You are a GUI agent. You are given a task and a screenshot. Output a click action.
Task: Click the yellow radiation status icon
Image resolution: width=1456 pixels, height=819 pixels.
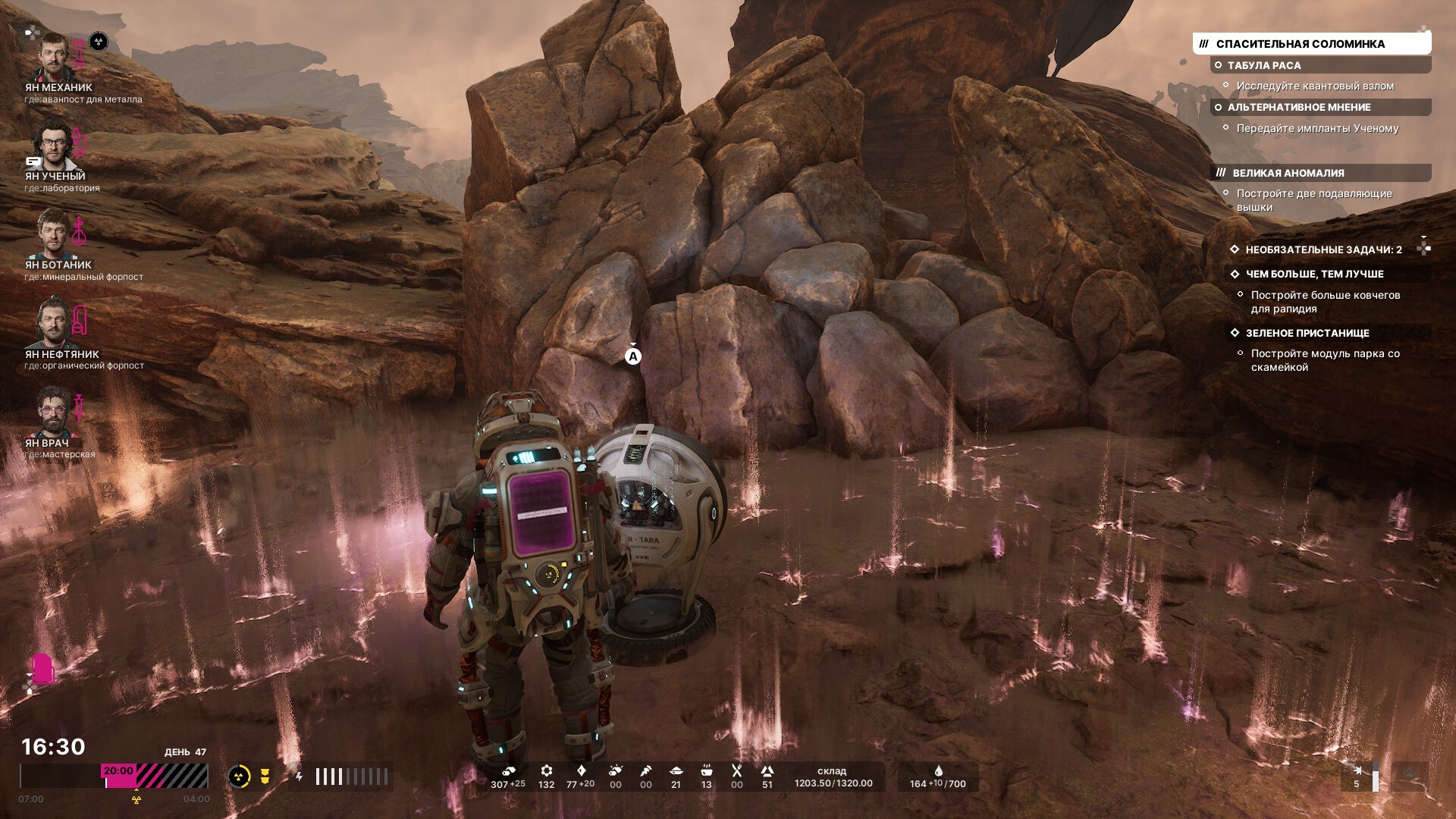tap(239, 777)
